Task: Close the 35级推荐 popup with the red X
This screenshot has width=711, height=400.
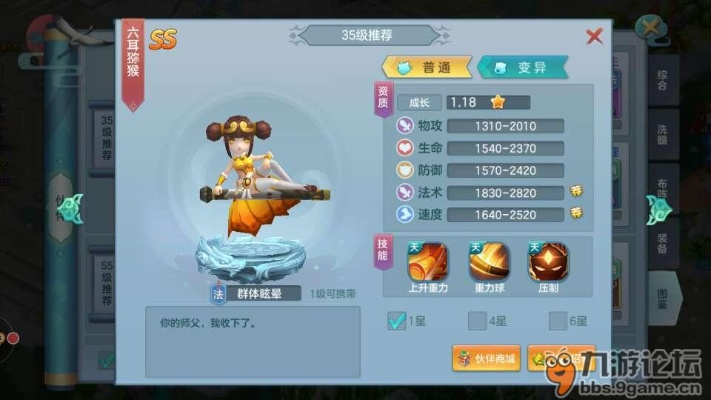Action: (594, 37)
